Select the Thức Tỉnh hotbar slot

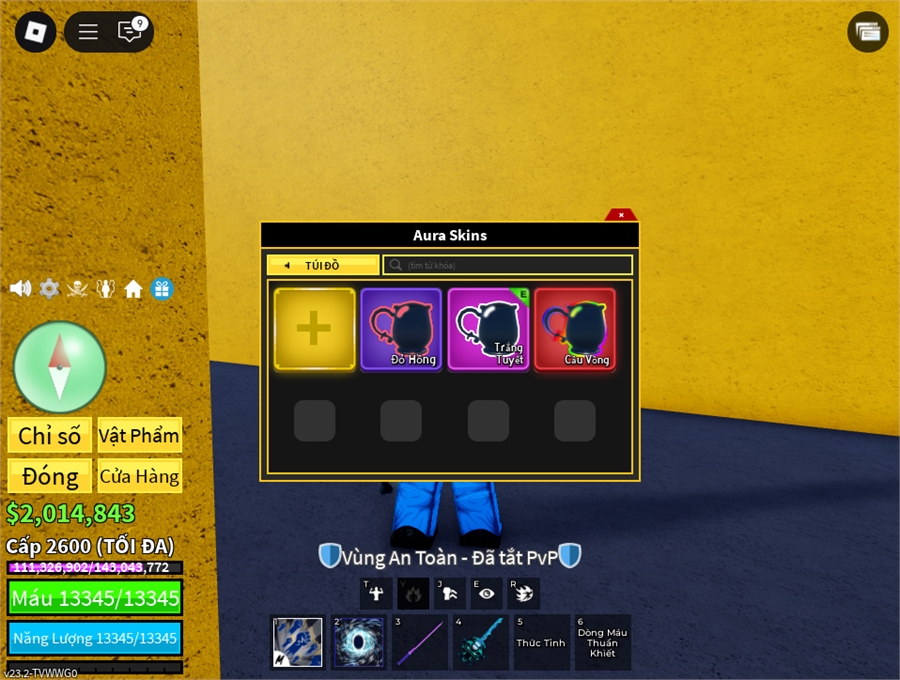point(541,642)
